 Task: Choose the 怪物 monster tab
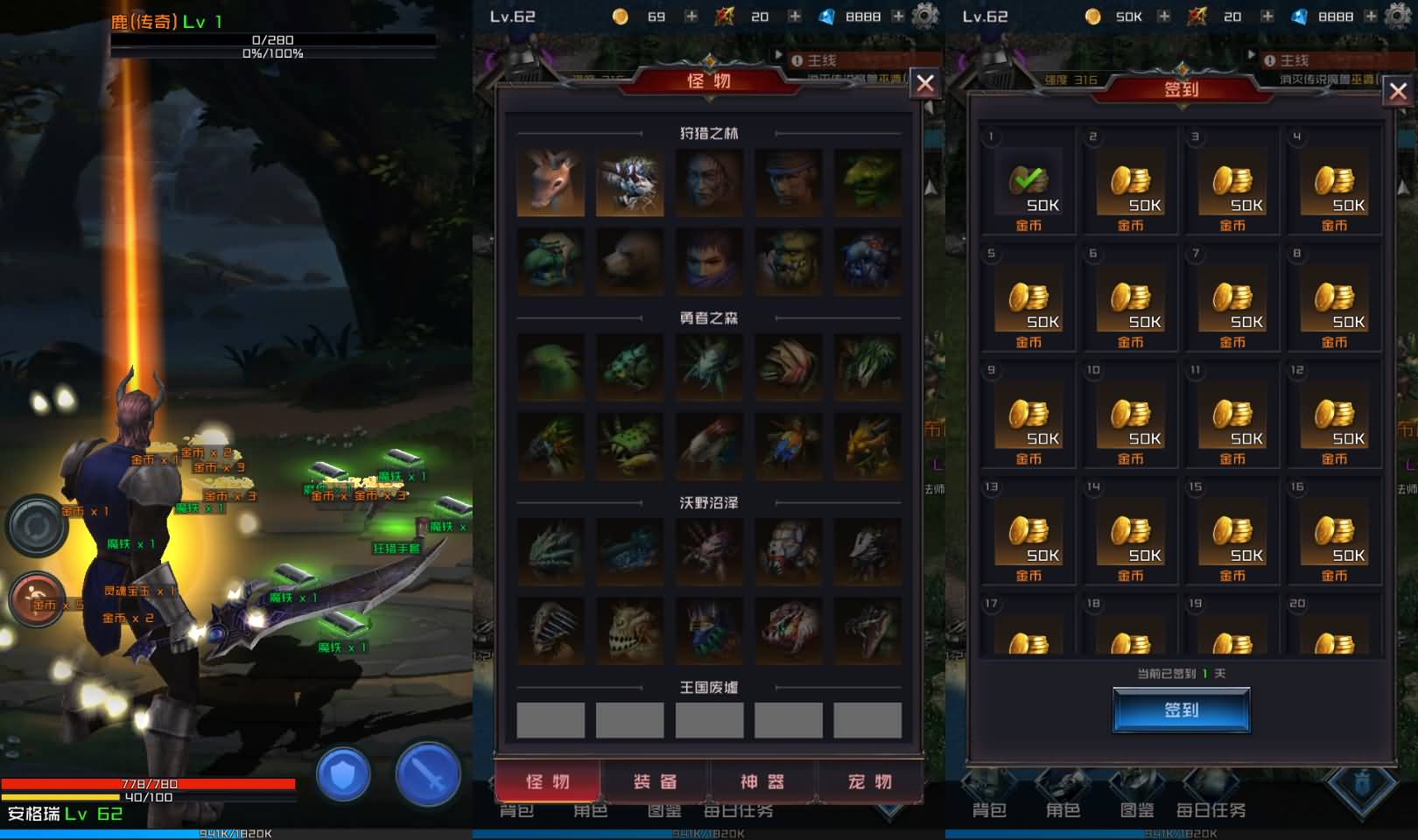(548, 781)
